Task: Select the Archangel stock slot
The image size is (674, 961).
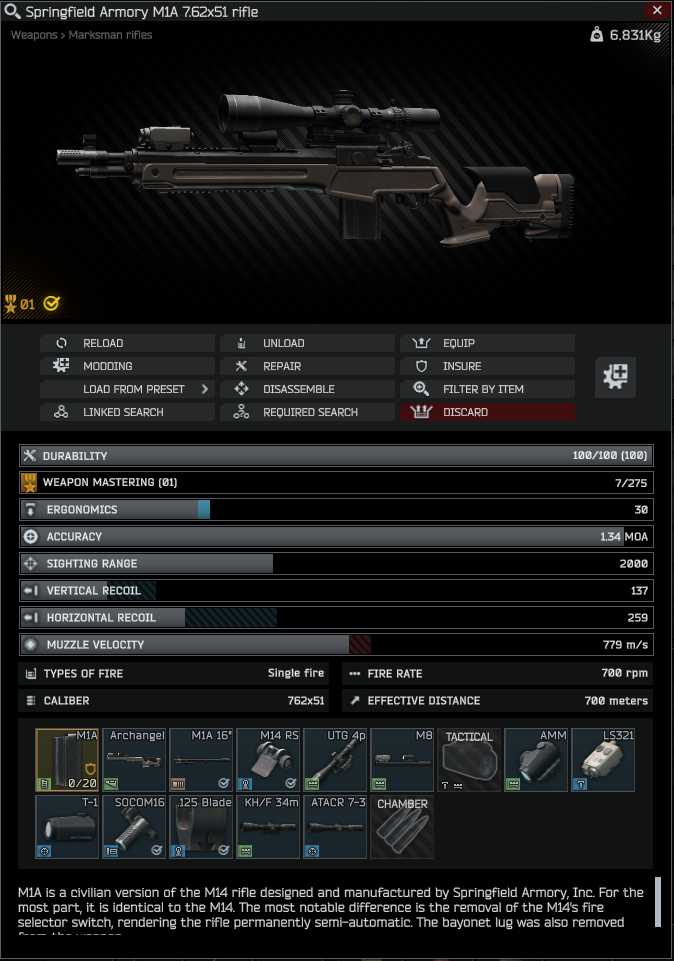Action: (x=134, y=760)
